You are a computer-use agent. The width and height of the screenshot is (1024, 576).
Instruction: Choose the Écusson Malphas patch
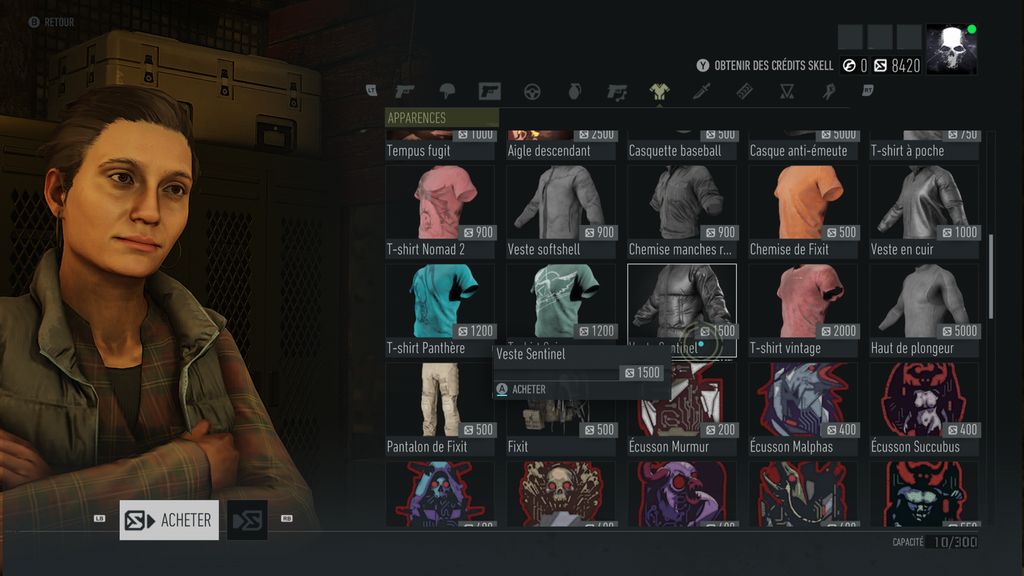click(803, 400)
